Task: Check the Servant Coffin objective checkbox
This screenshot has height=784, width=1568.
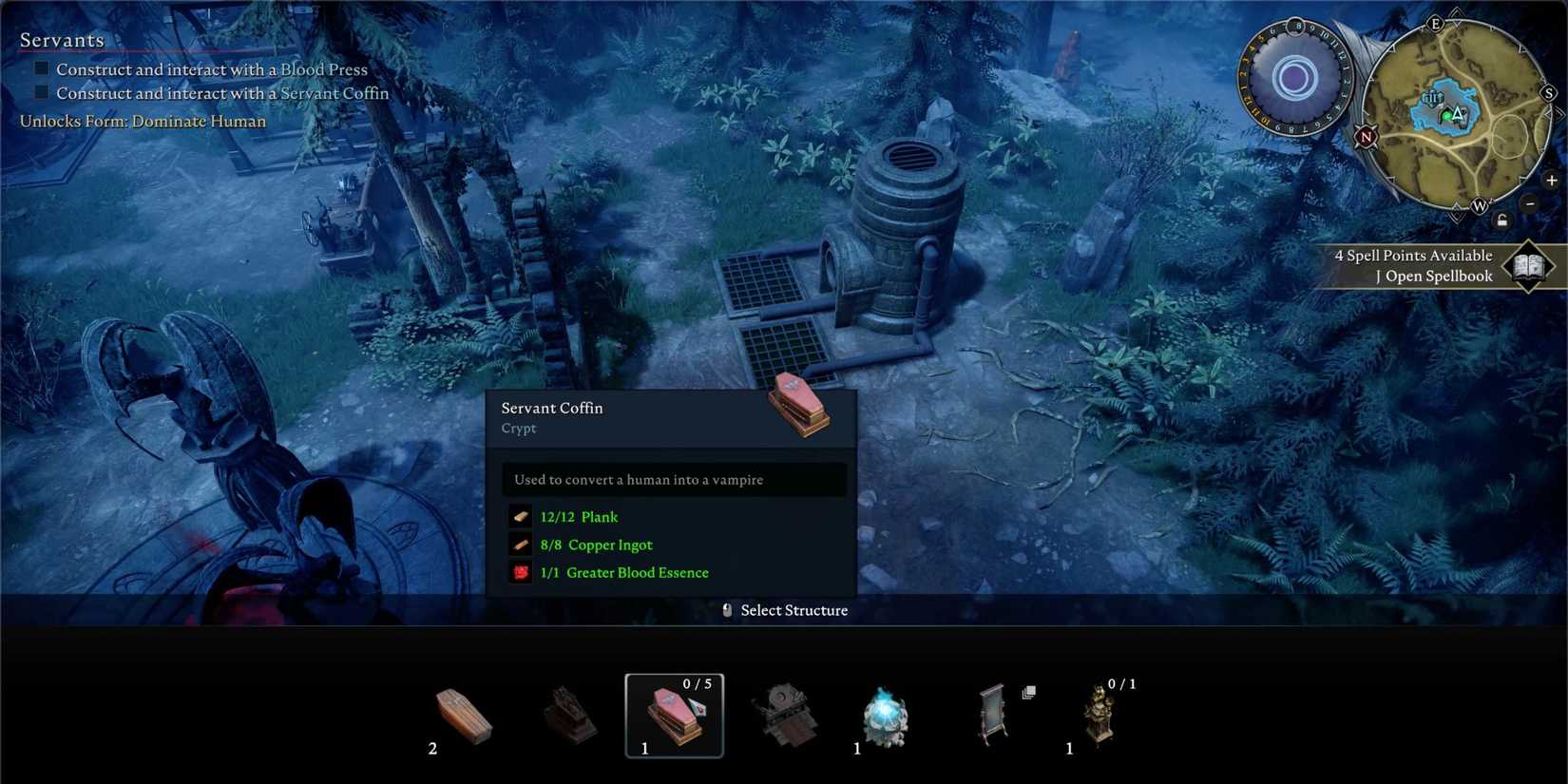Action: [x=40, y=91]
